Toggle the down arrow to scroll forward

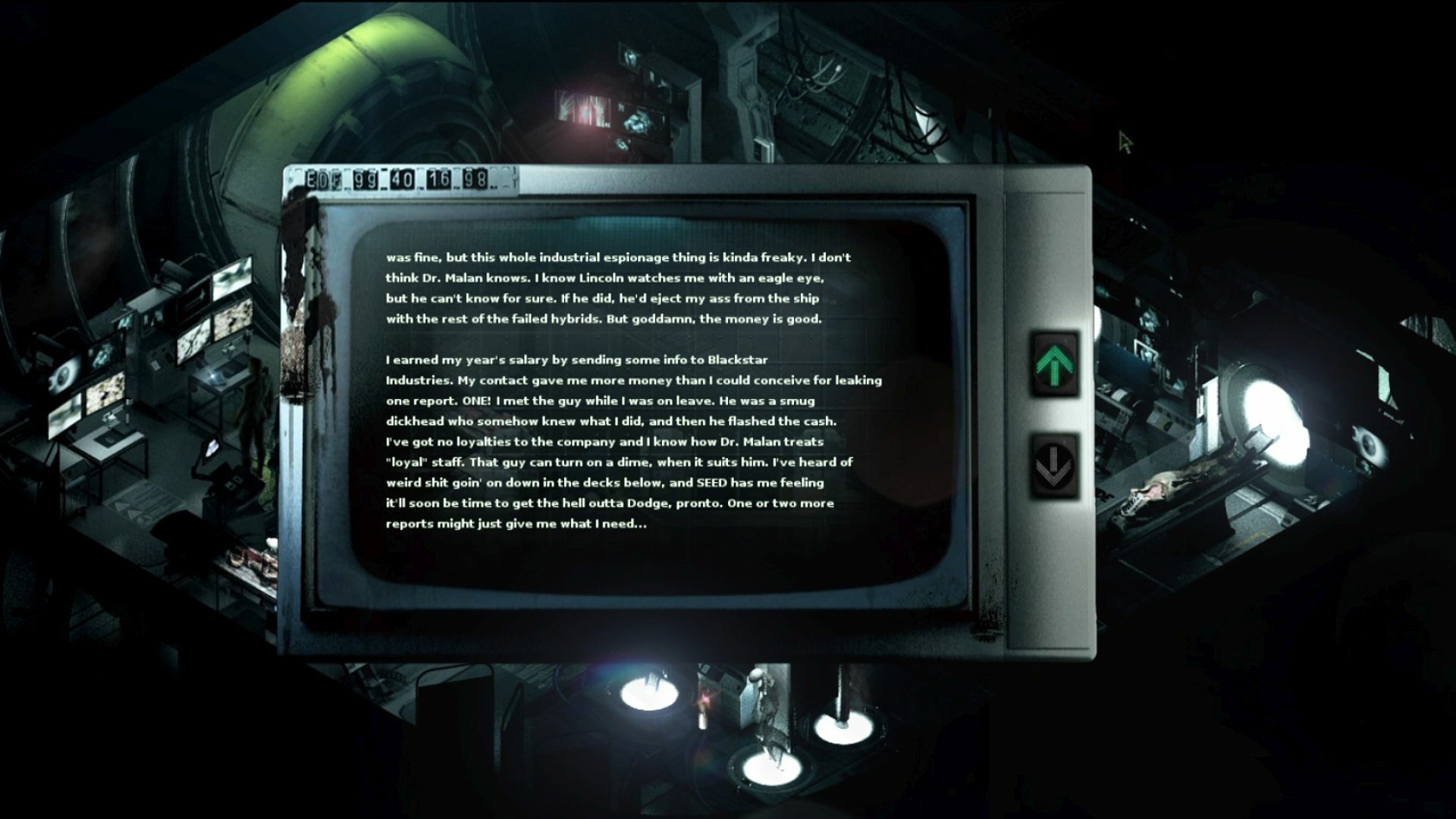point(1054,463)
